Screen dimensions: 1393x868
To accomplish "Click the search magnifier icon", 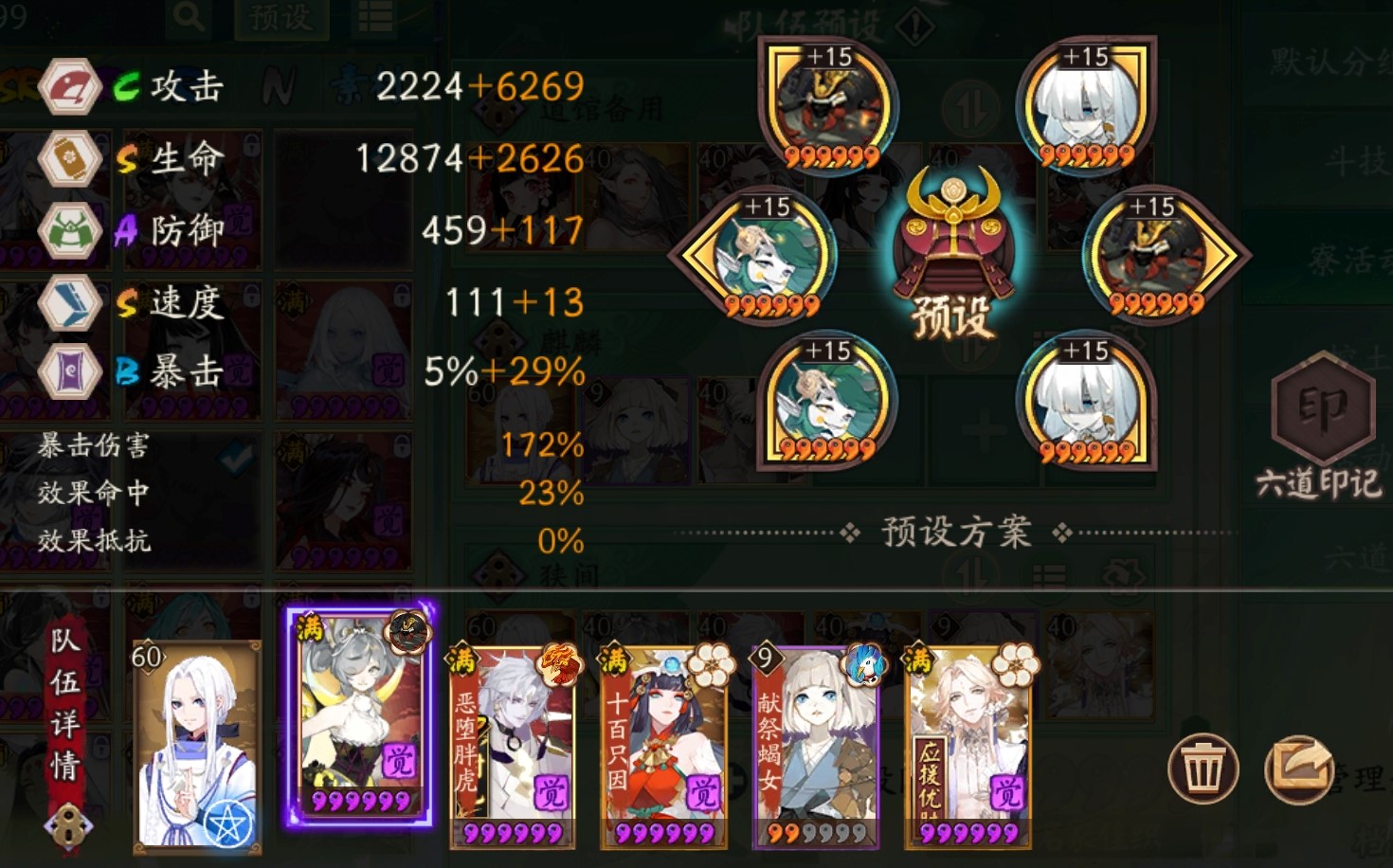I will 187,19.
